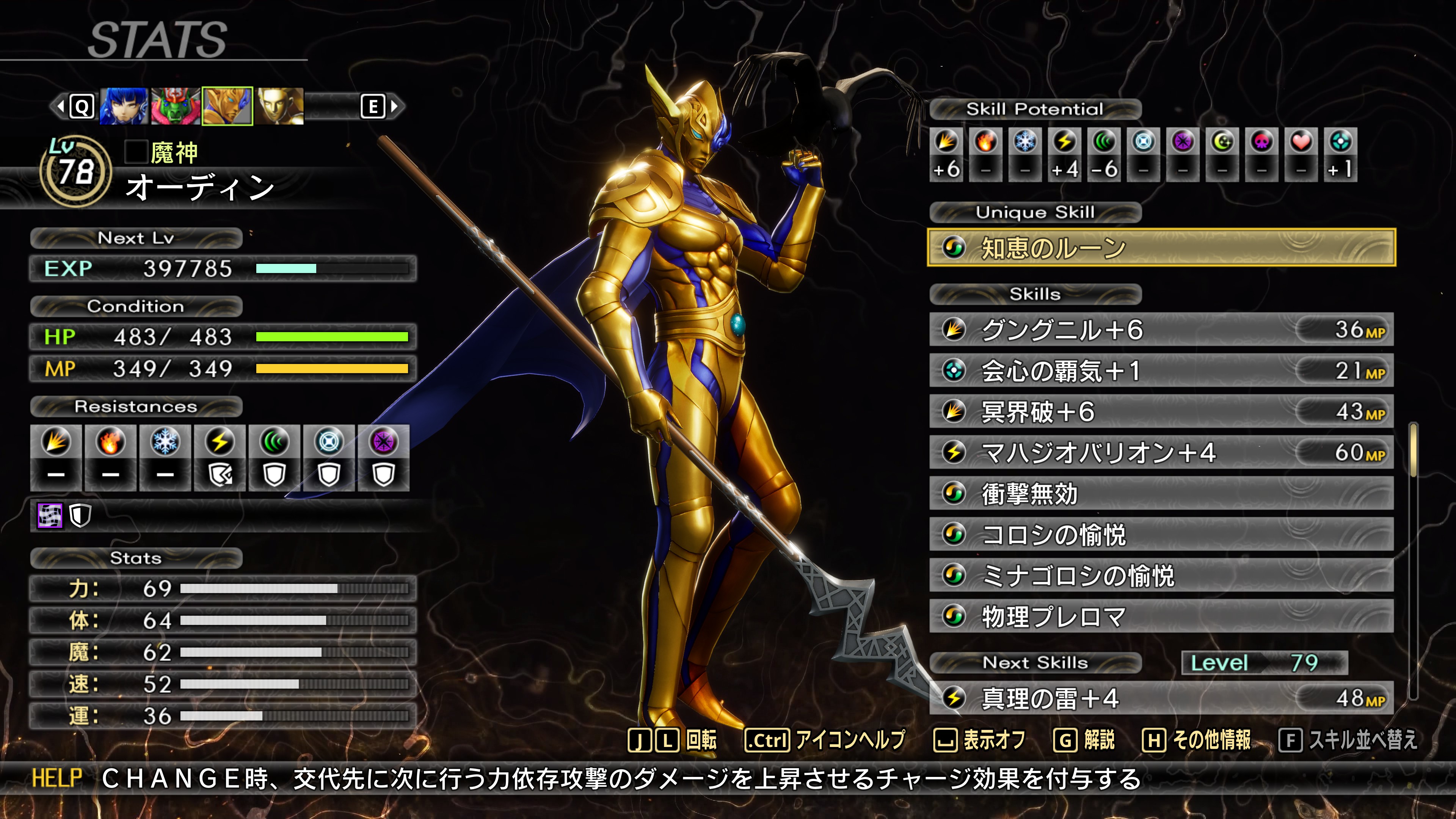Select the golden Odin portrait

click(x=227, y=106)
